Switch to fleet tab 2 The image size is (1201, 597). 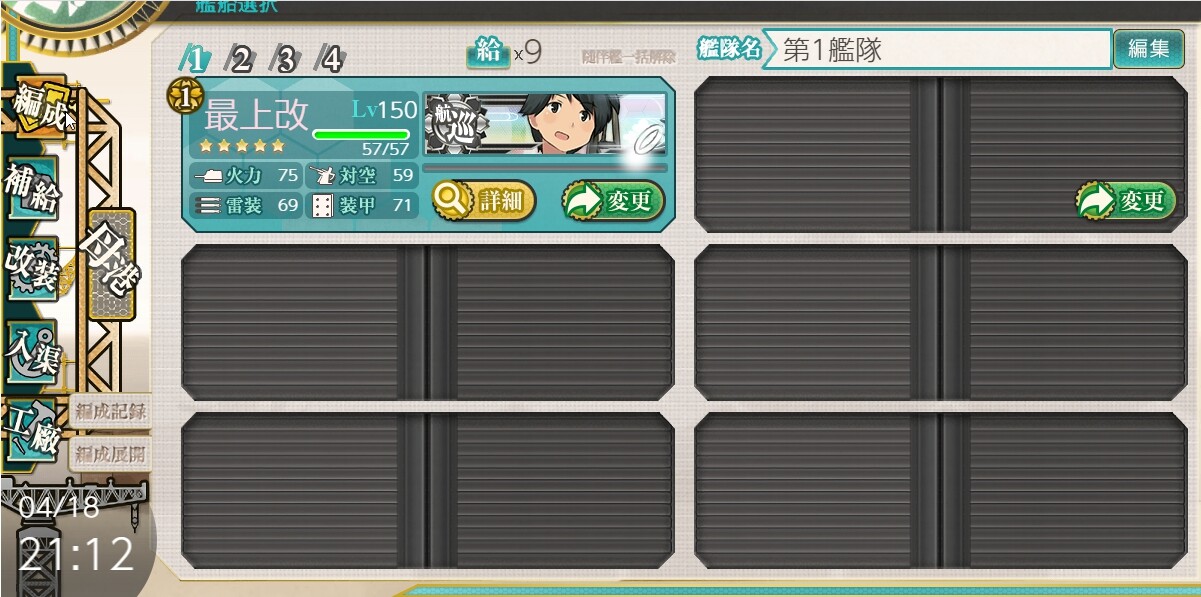point(240,59)
